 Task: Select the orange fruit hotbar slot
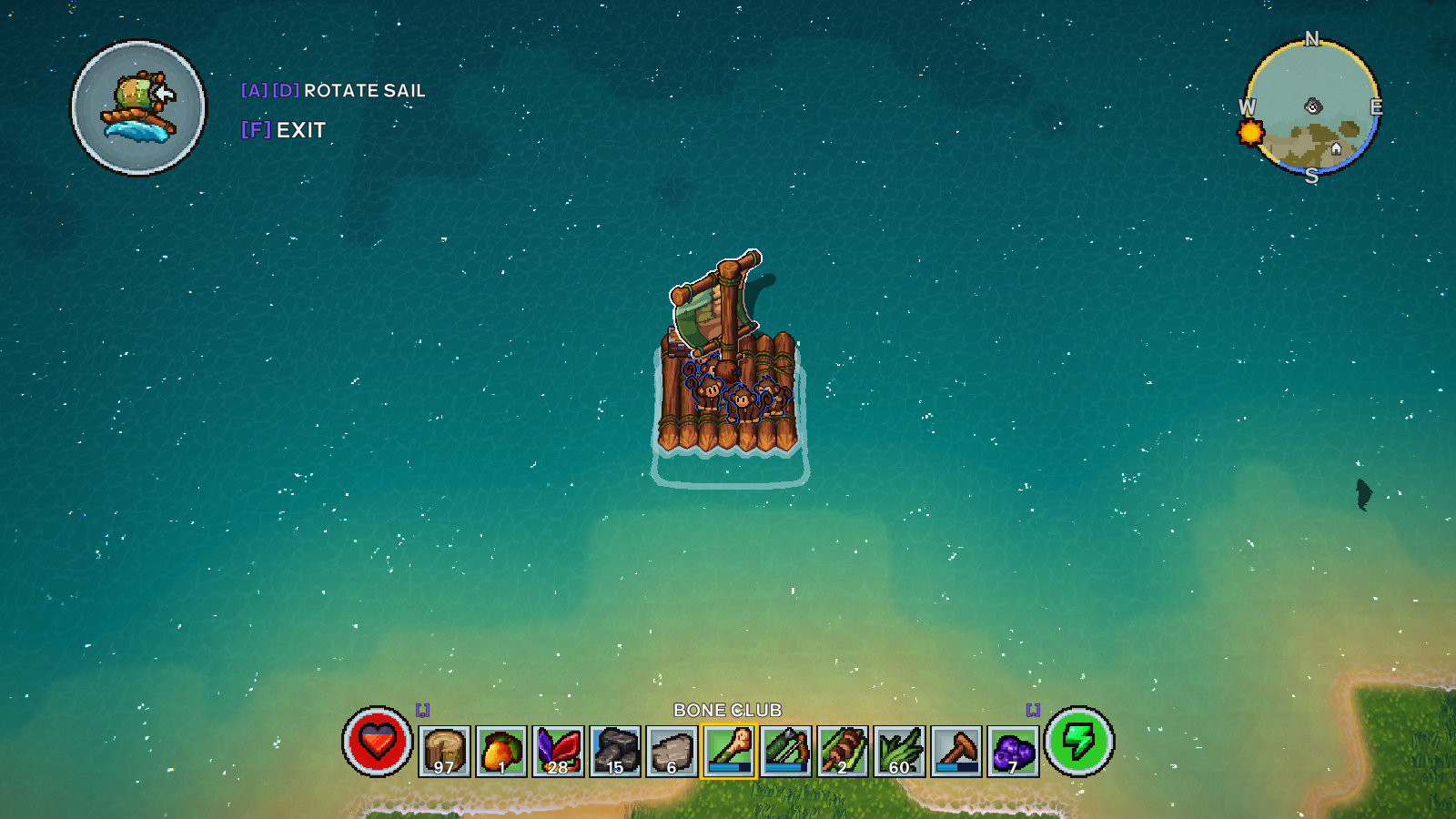point(501,752)
